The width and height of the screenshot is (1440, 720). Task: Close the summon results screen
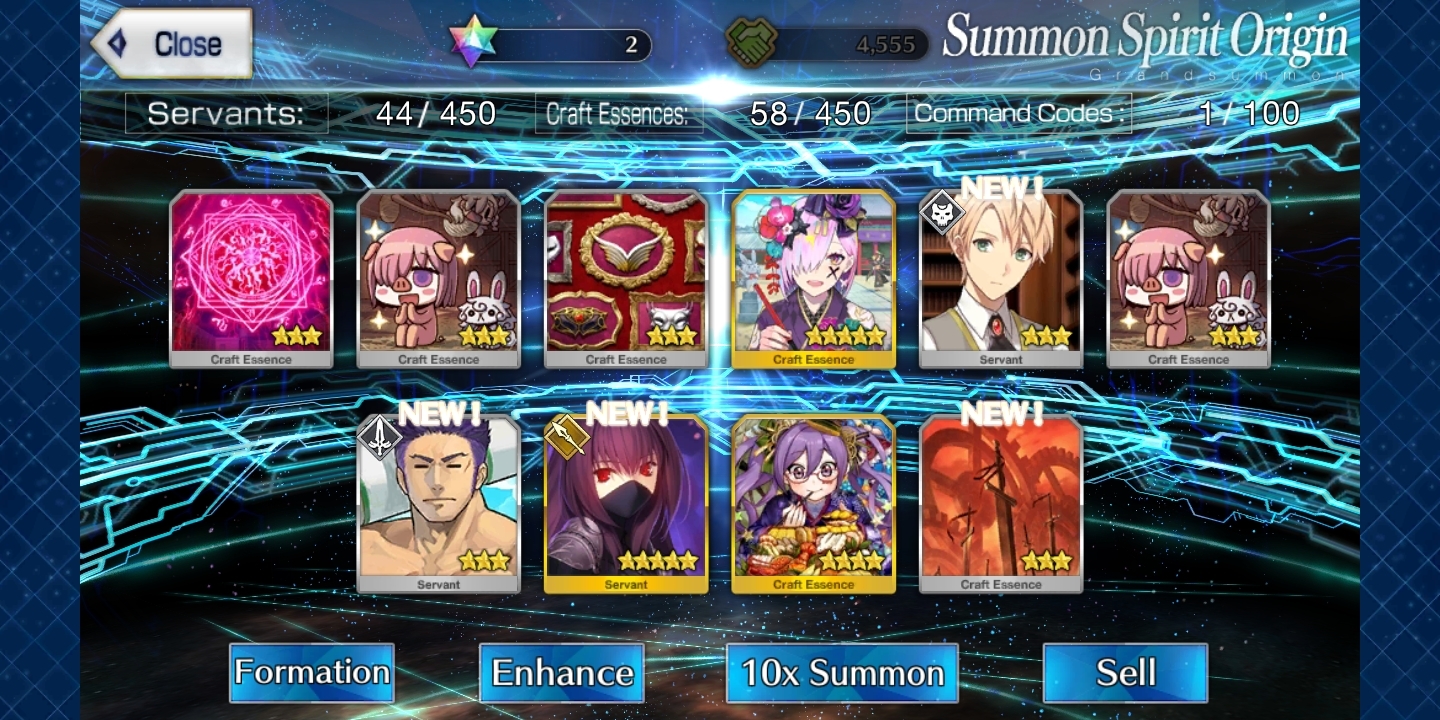pos(172,44)
